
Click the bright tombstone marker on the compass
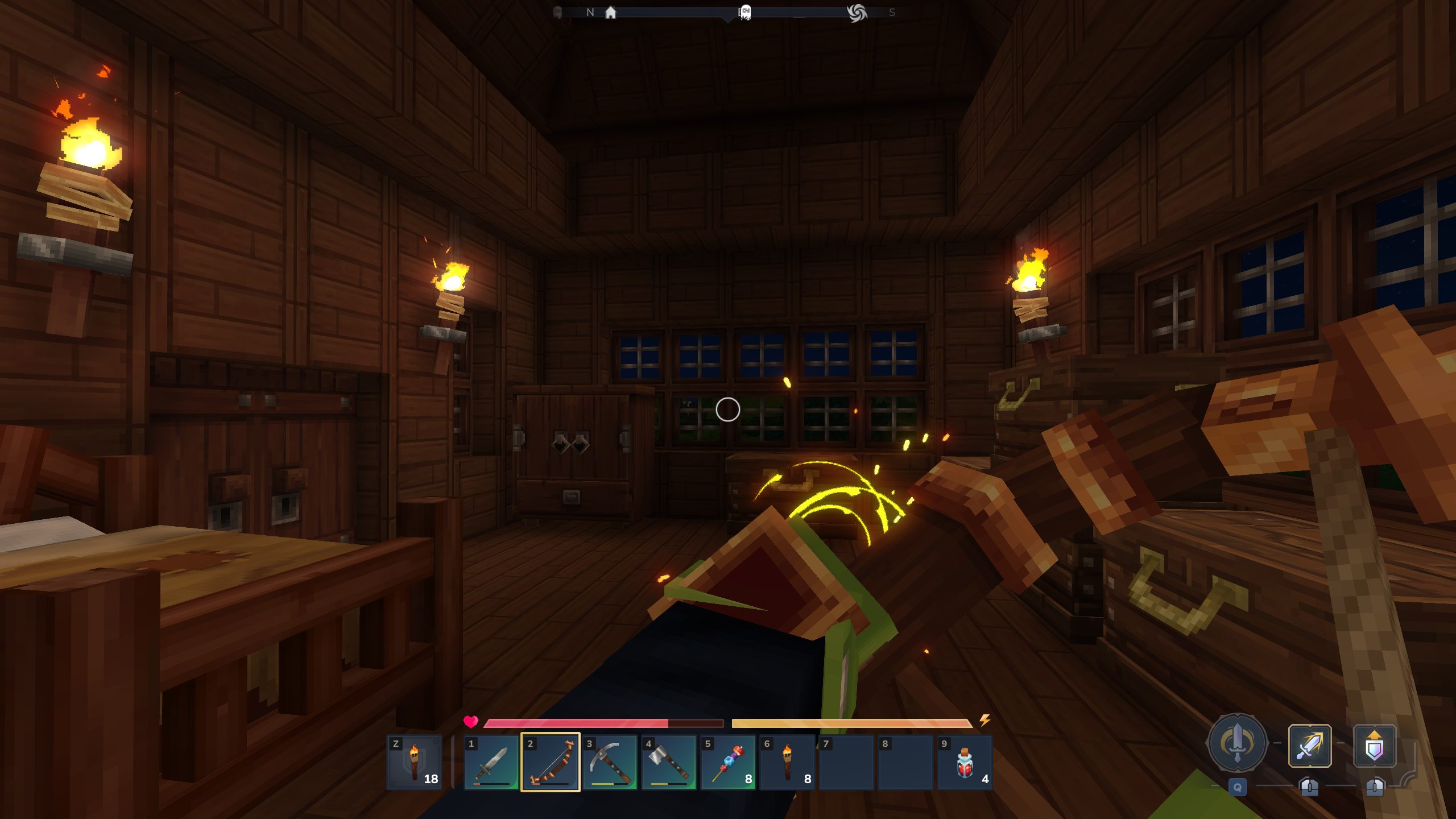point(746,13)
